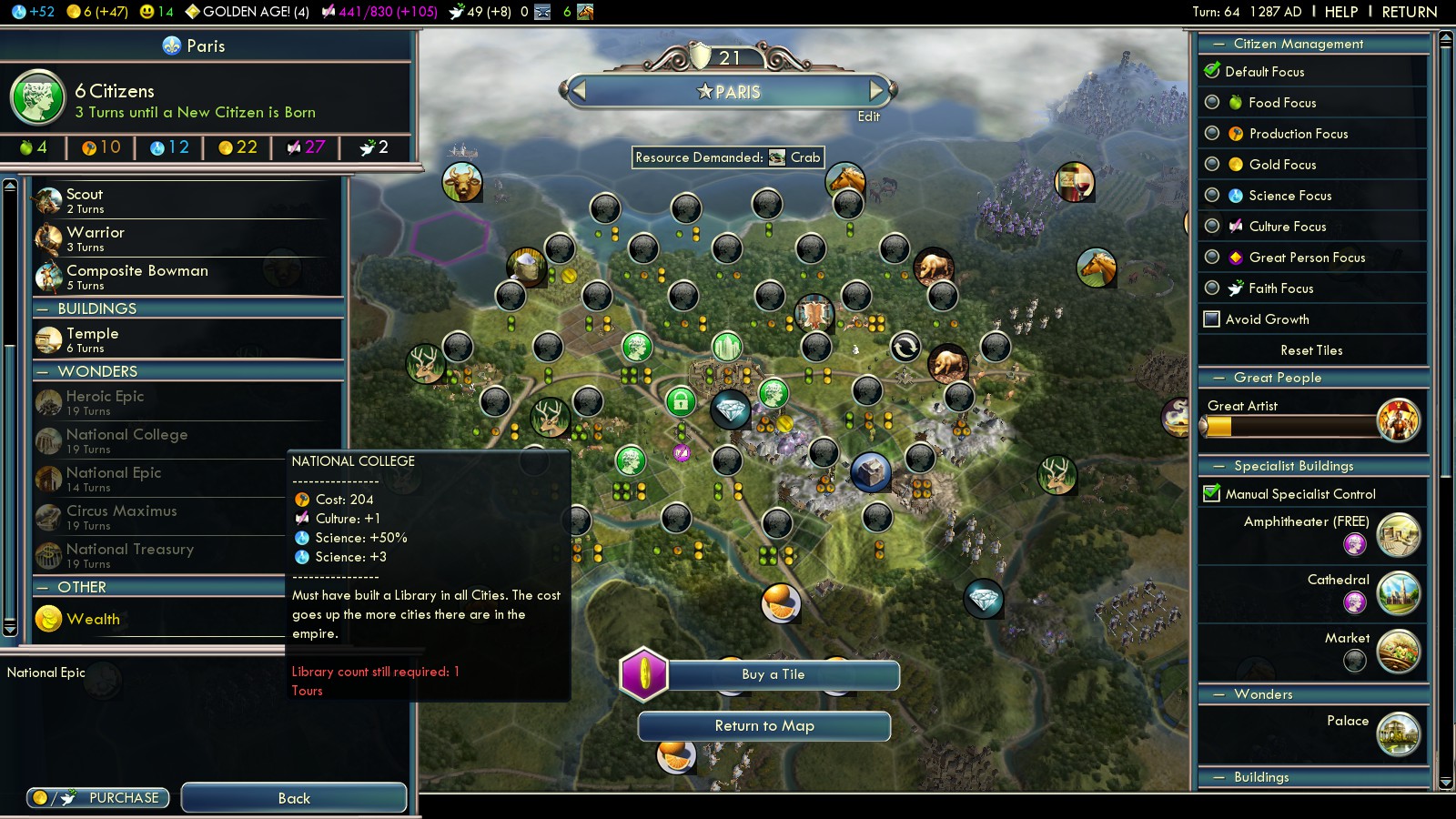This screenshot has width=1456, height=819.
Task: Click RETURN in the top bar
Action: 1409,12
